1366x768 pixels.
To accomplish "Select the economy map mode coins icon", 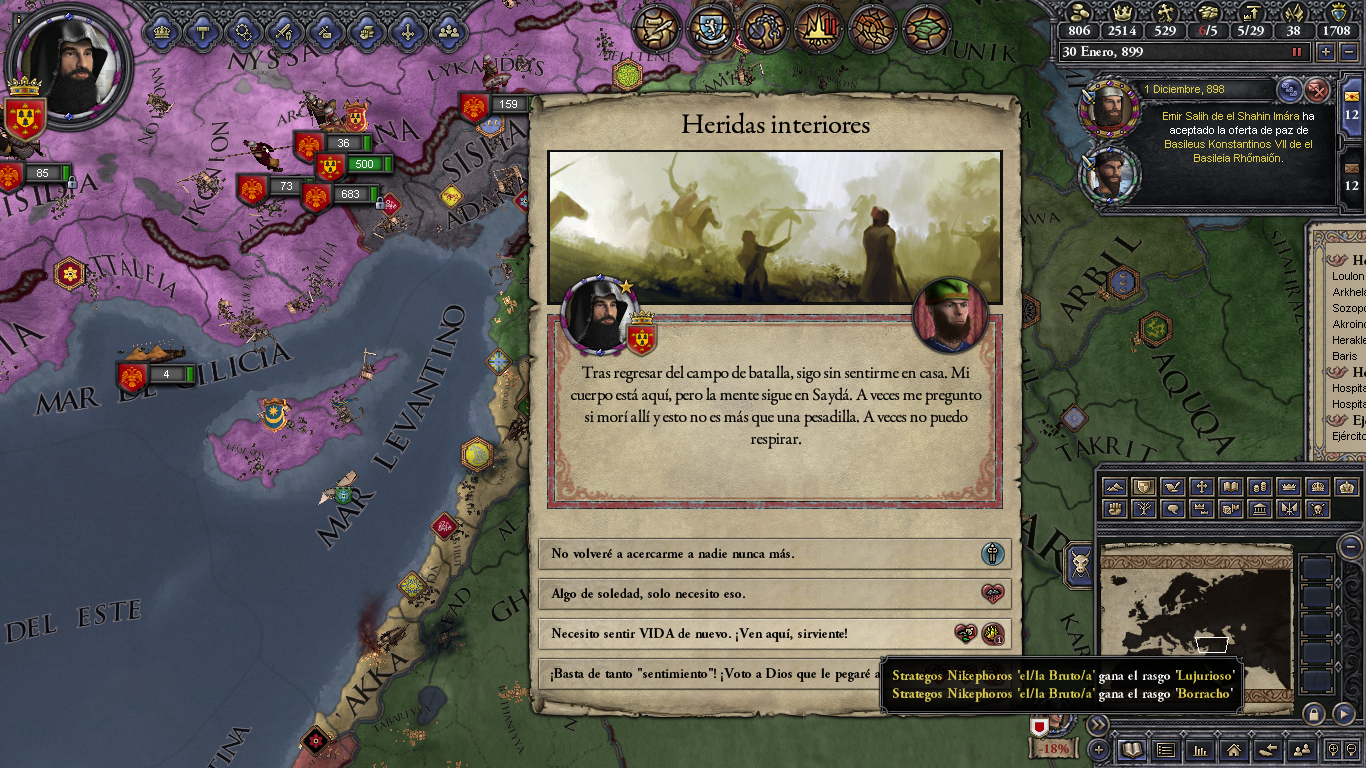I will tap(1261, 487).
